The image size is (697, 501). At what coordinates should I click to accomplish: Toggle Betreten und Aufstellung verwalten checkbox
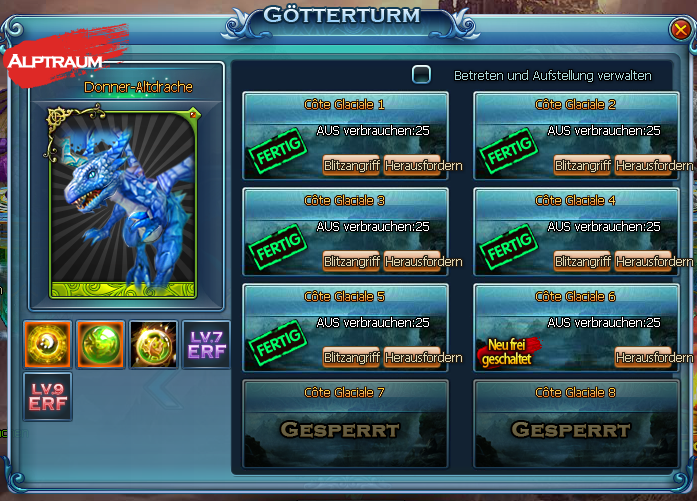pyautogui.click(x=422, y=74)
